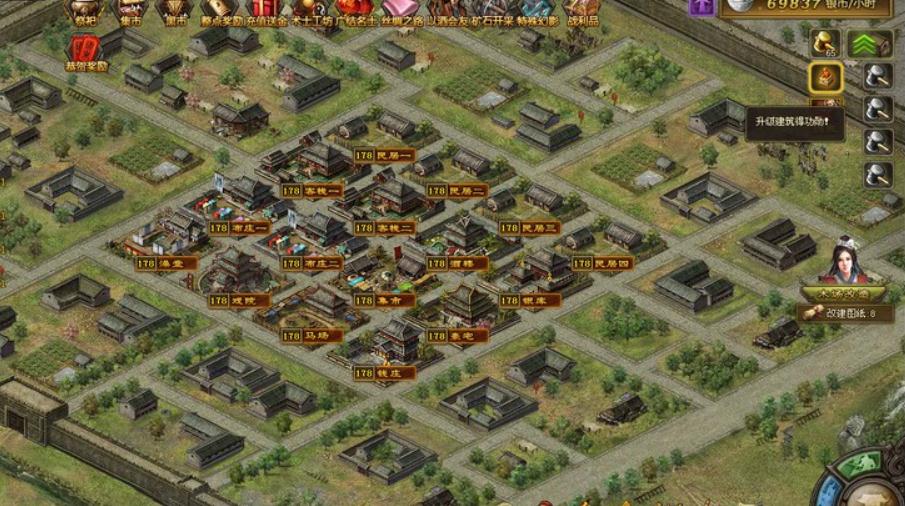Screen dimensions: 905x506
Task: Click the green upgrade arrows icon
Action: pos(869,44)
